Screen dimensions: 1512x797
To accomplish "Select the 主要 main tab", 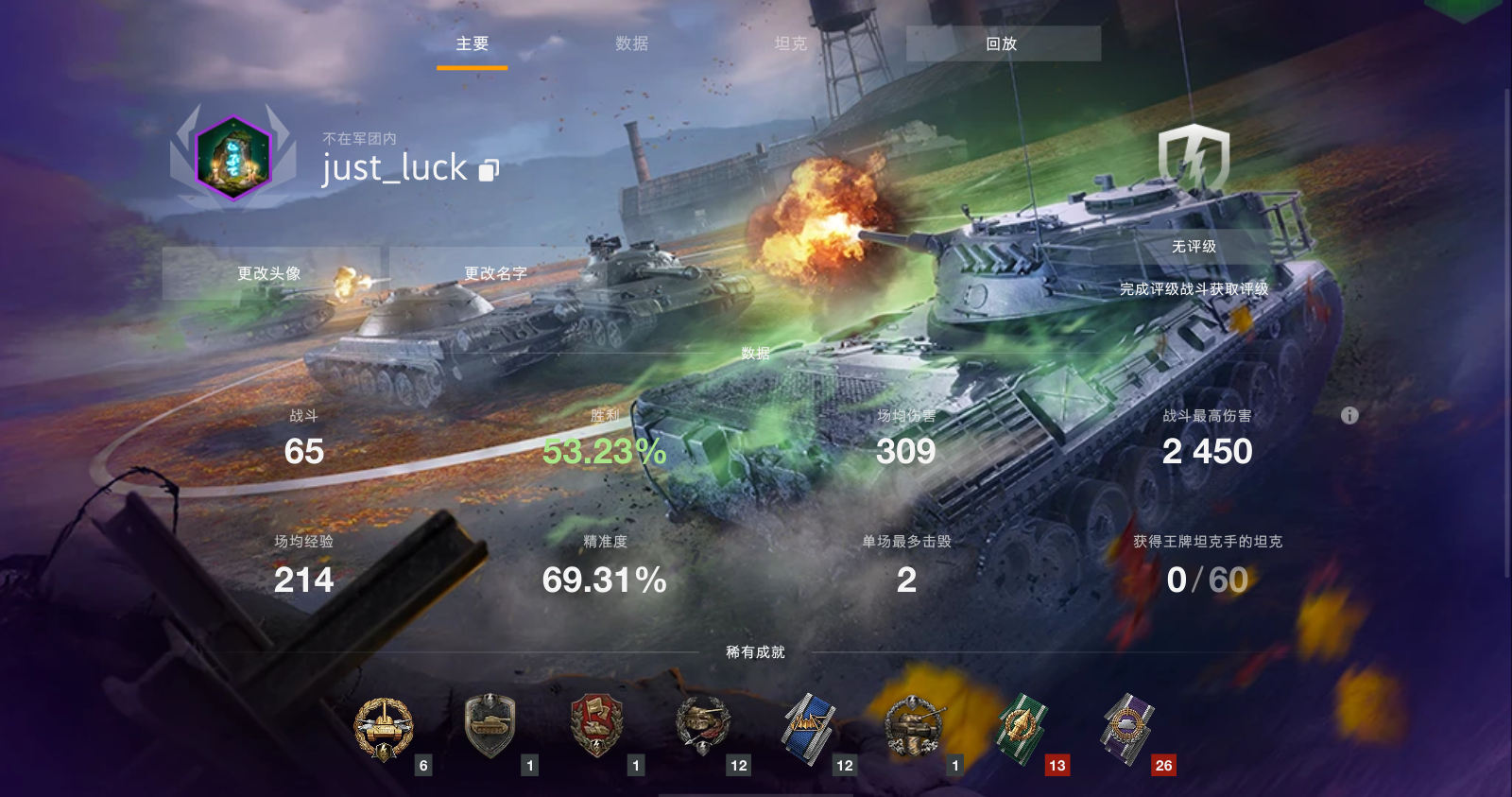I will 472,43.
